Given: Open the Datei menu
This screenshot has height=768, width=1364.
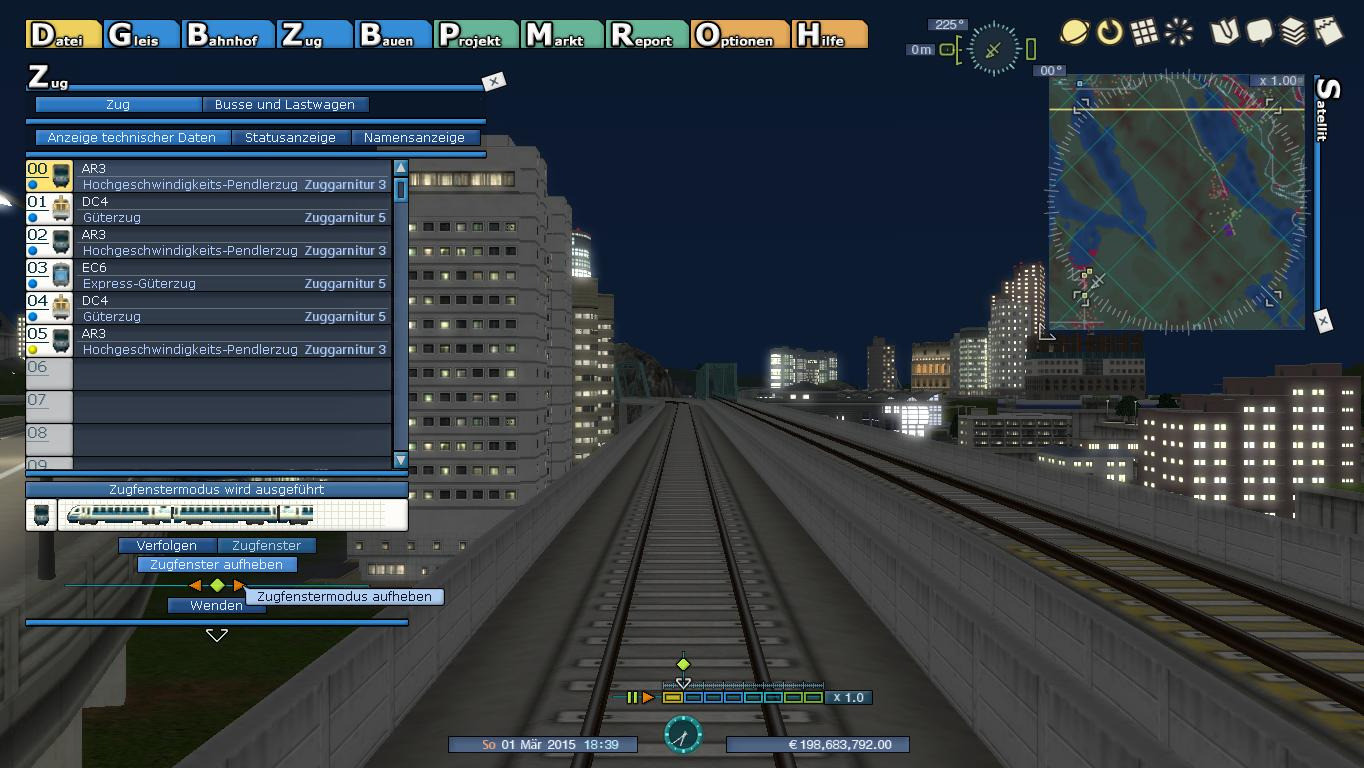Looking at the screenshot, I should click(x=63, y=35).
